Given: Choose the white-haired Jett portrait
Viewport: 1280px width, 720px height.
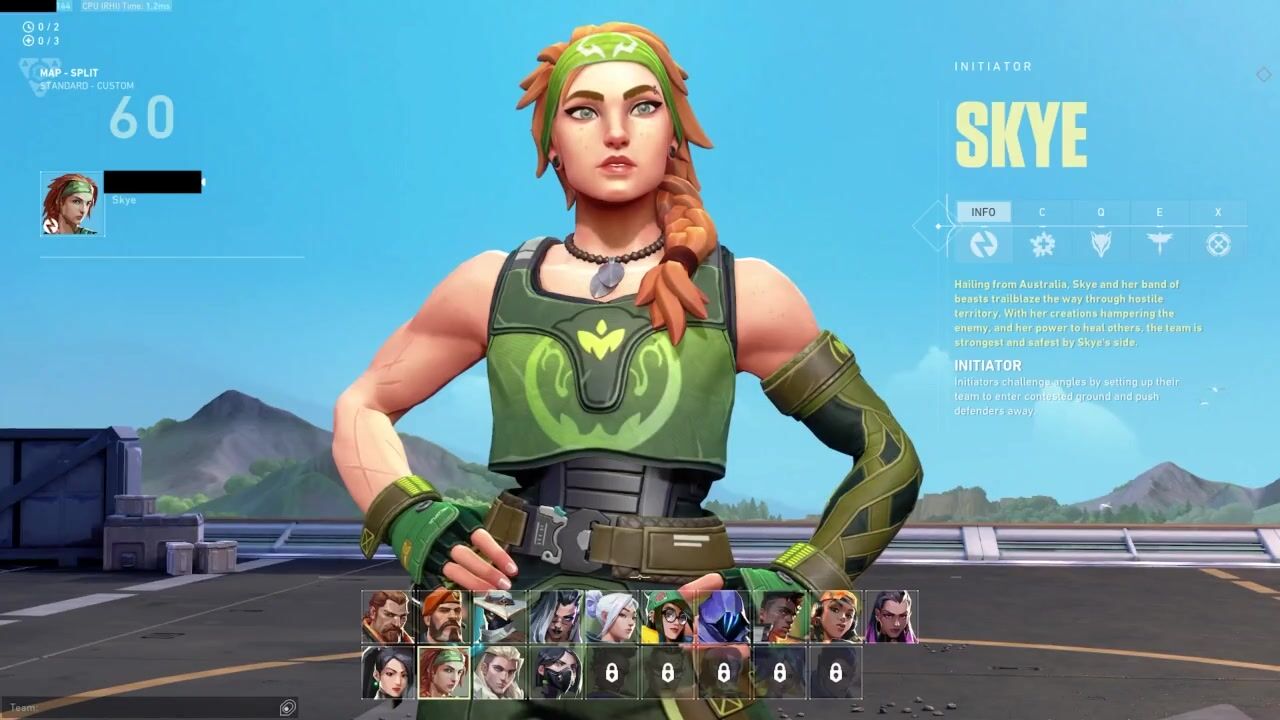Looking at the screenshot, I should pyautogui.click(x=611, y=617).
